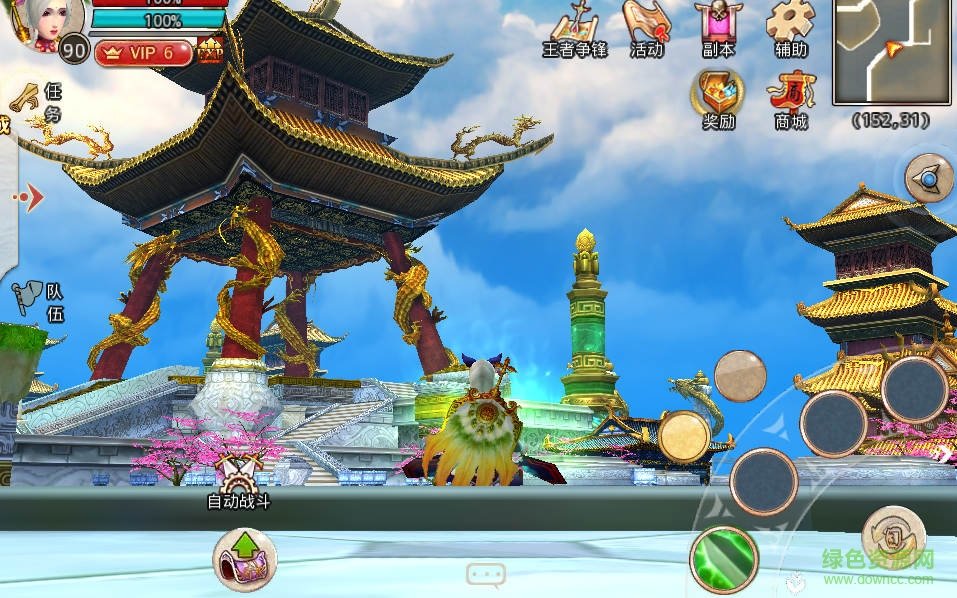Open the chat bubble box
Image resolution: width=957 pixels, height=598 pixels.
coord(485,575)
